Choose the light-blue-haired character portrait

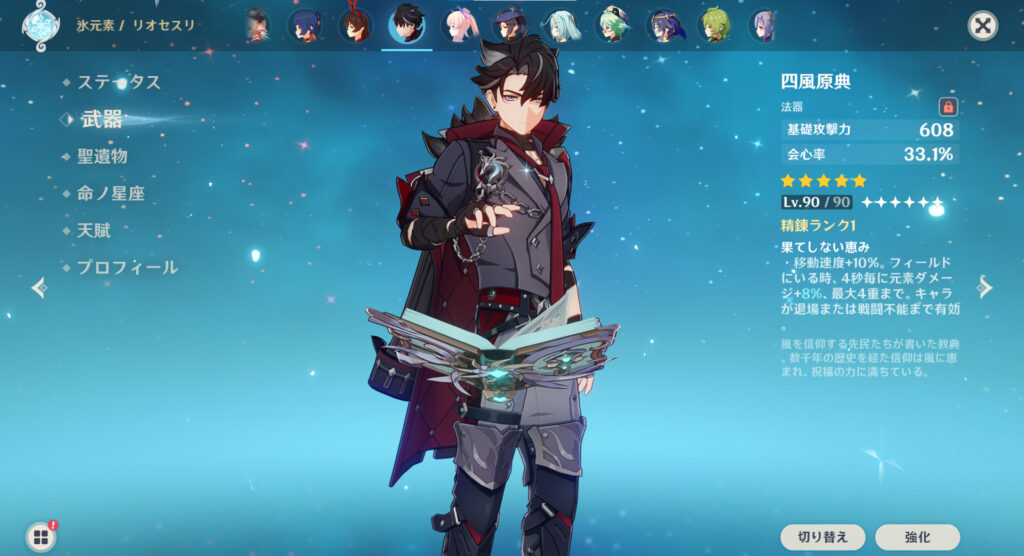(x=562, y=25)
